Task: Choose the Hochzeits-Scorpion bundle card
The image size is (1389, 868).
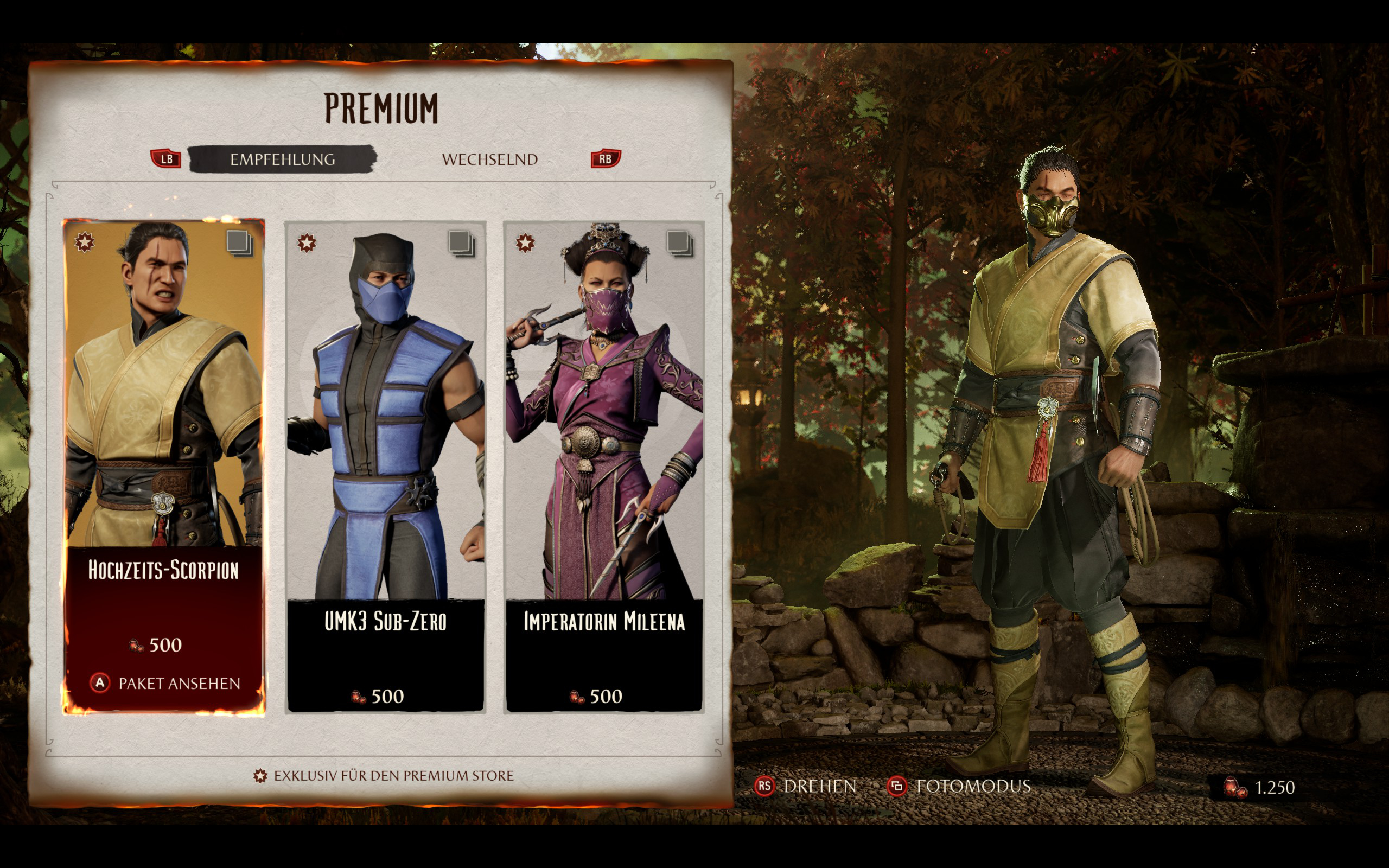Action: pyautogui.click(x=163, y=402)
